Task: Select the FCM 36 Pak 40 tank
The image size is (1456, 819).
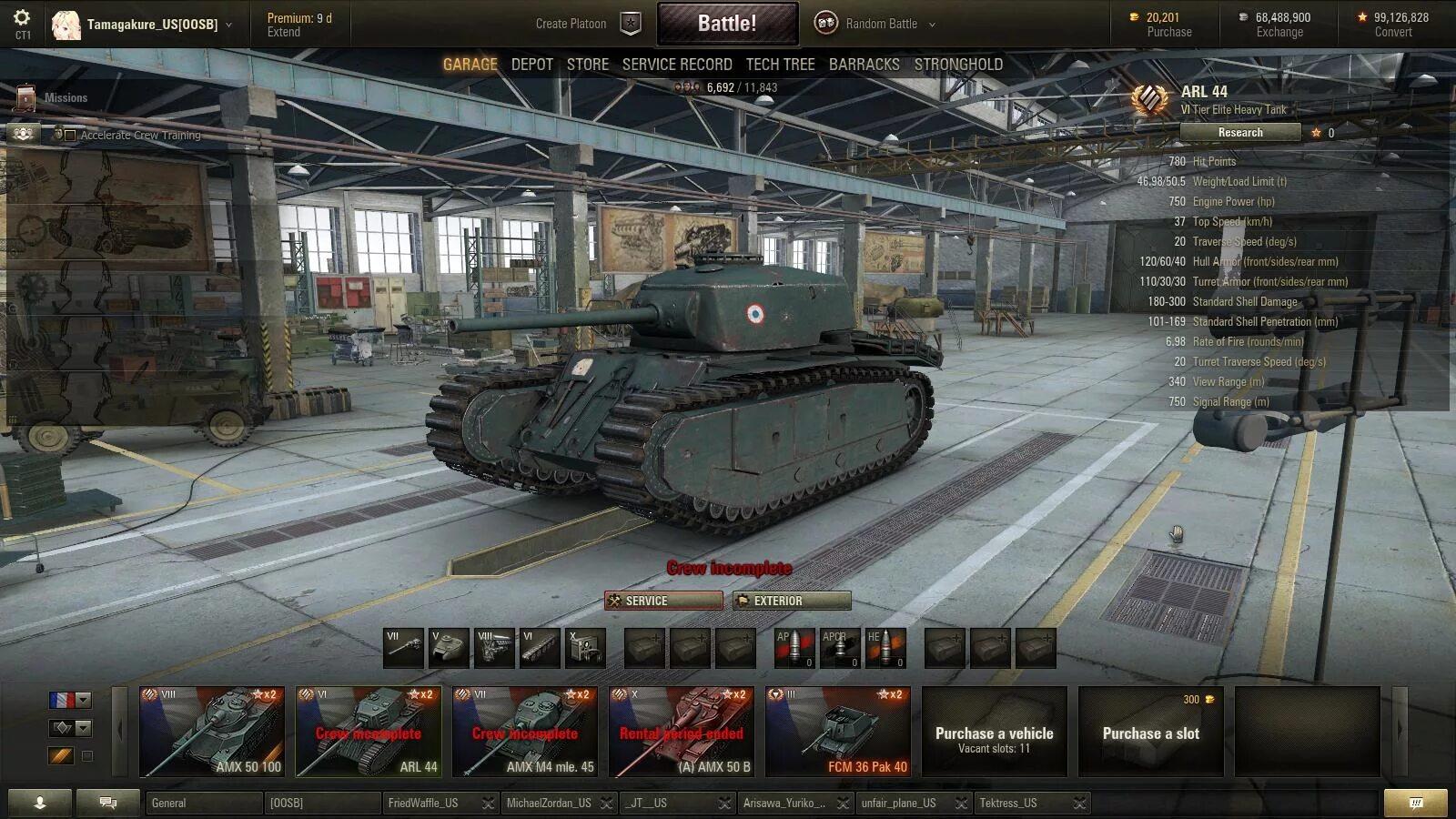Action: 838,732
